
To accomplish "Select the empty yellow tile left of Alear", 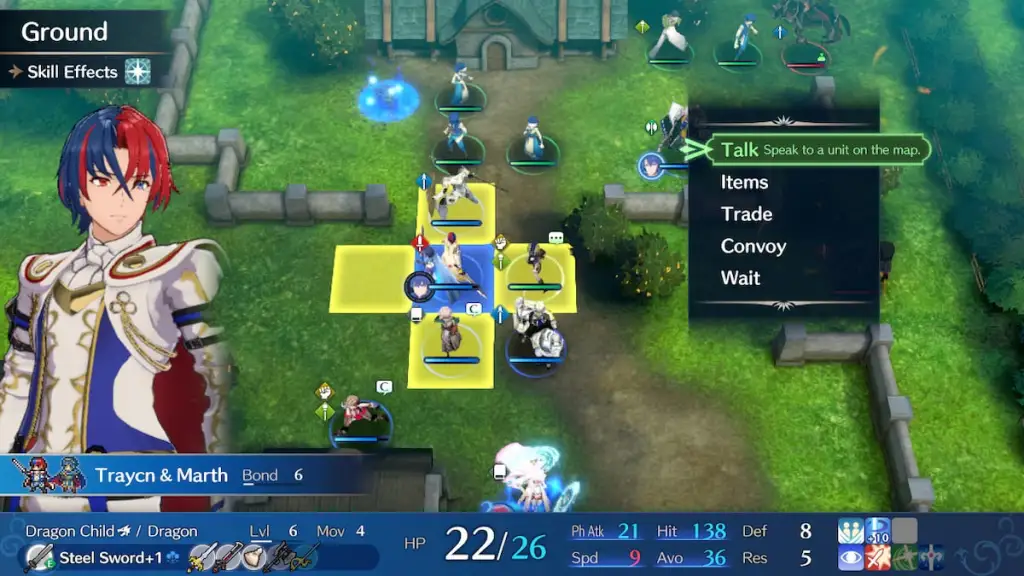I will [x=371, y=279].
